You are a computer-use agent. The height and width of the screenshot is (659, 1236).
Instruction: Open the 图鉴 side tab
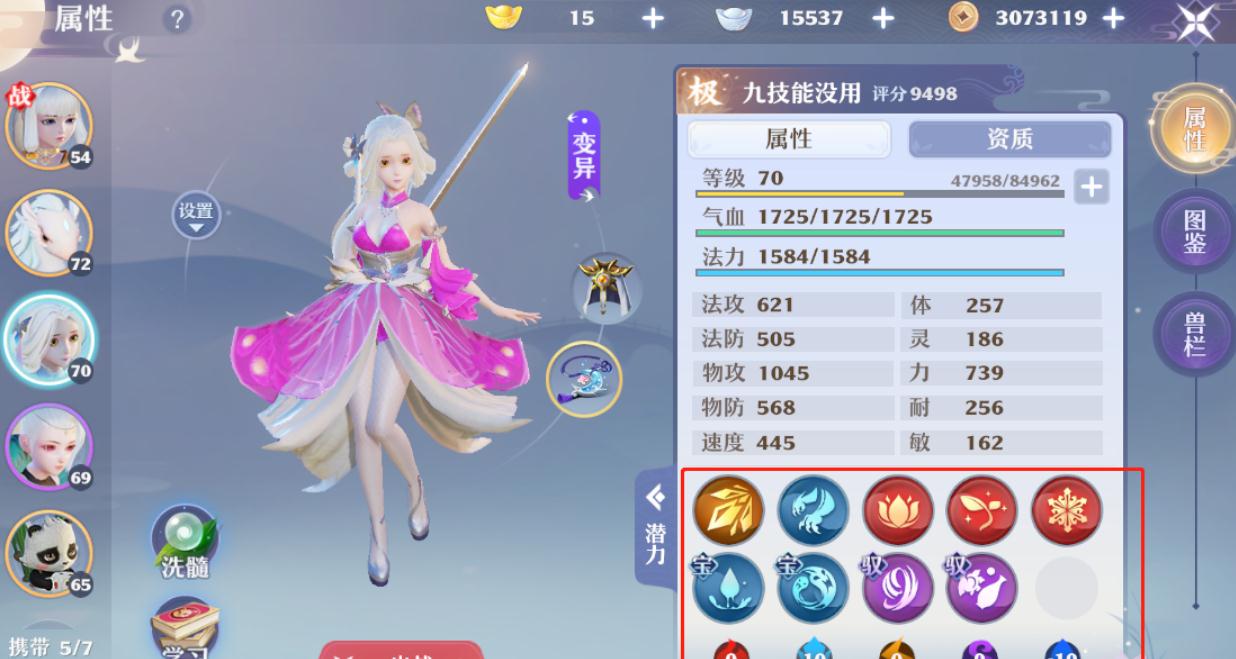pos(1194,232)
